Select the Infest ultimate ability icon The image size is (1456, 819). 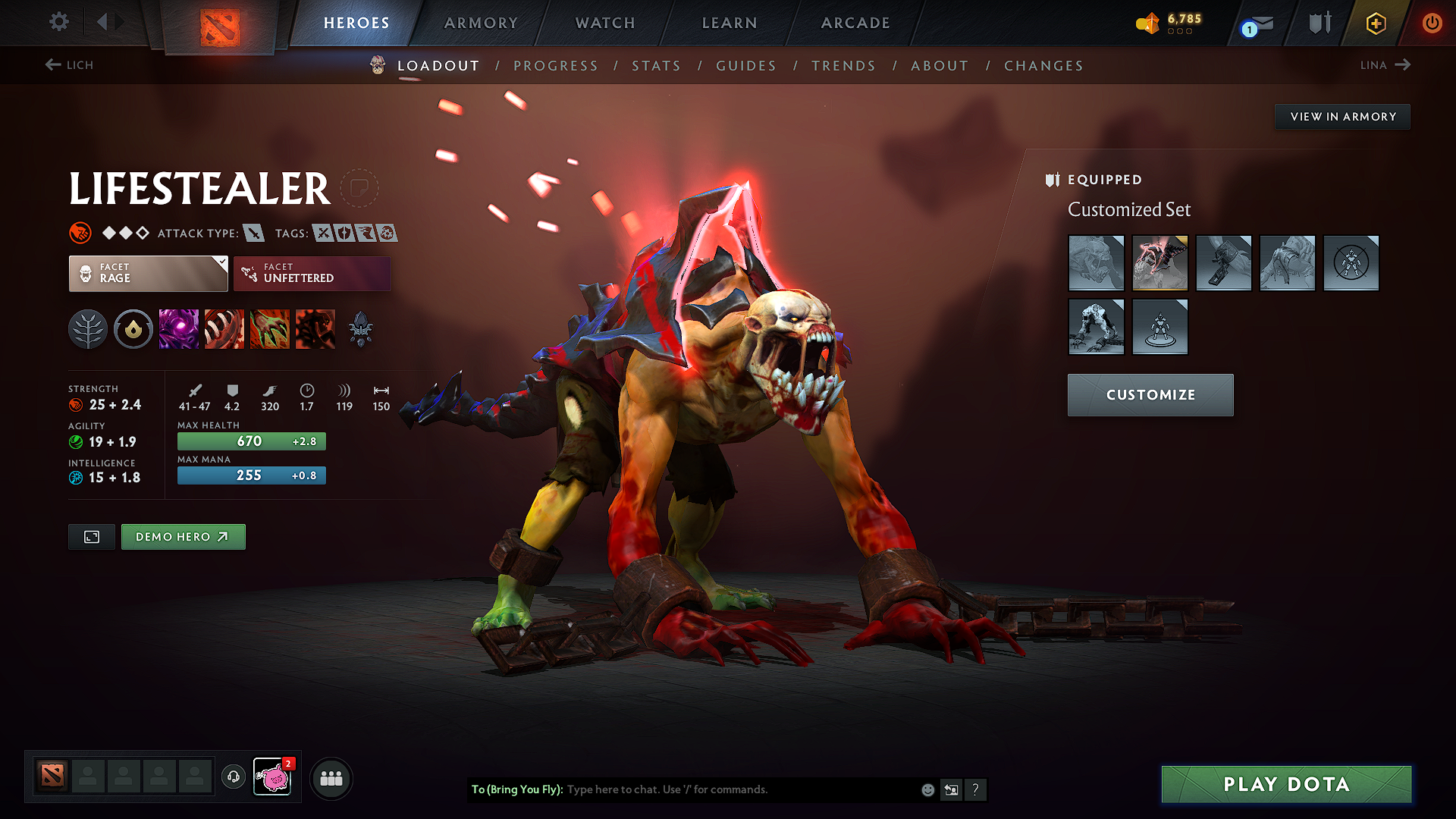tap(315, 328)
